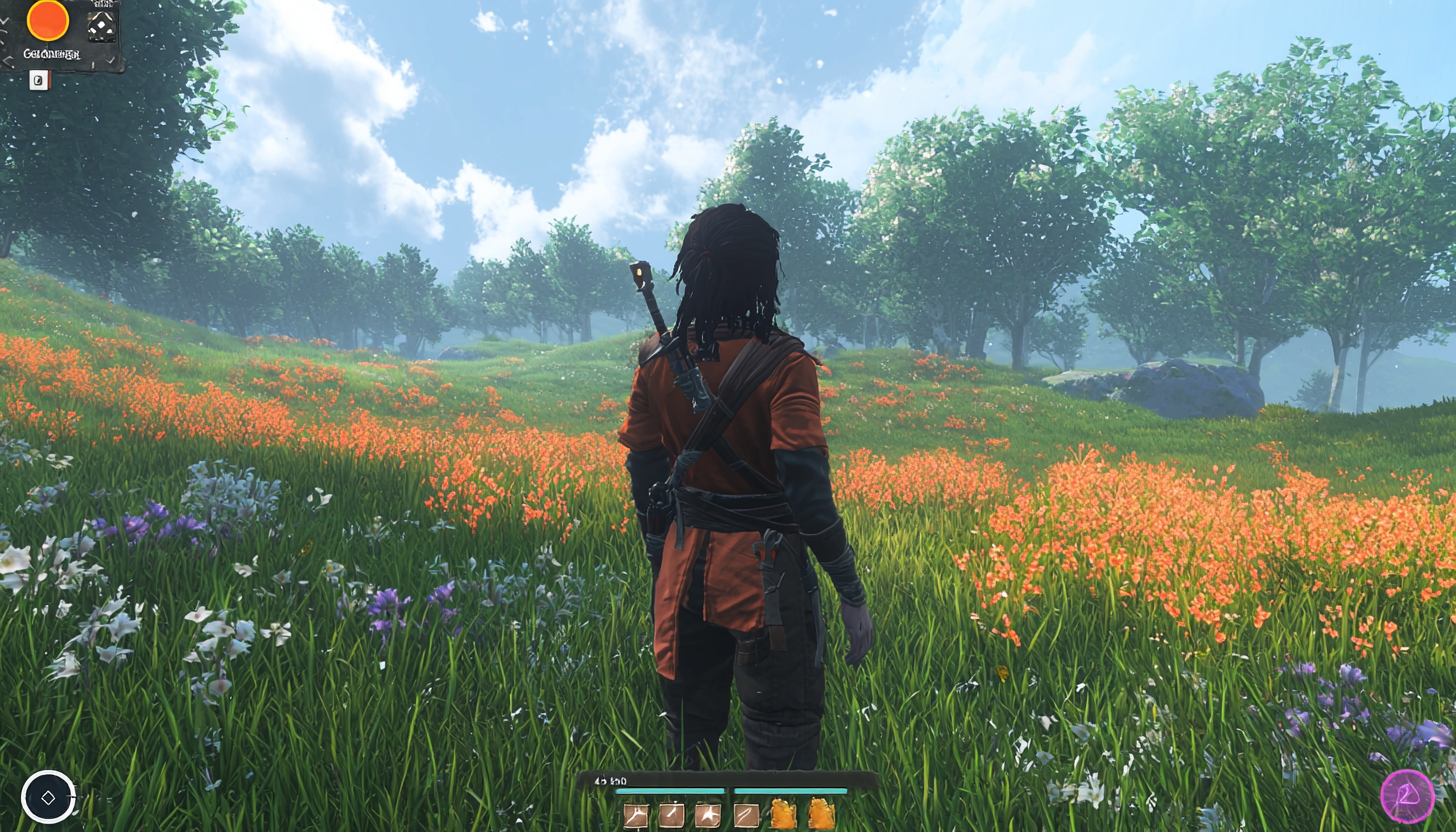Choose the starburst glyph hotbar slot

click(708, 815)
